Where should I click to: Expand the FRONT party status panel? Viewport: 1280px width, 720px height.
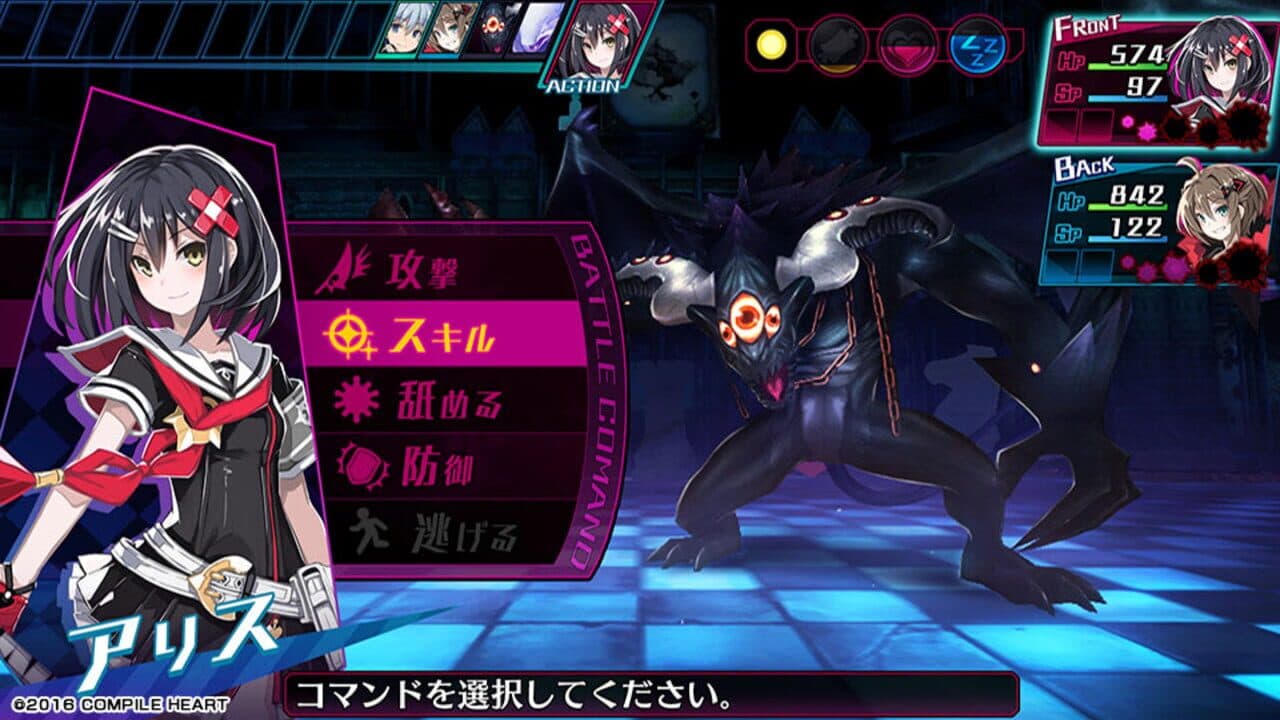click(1085, 25)
